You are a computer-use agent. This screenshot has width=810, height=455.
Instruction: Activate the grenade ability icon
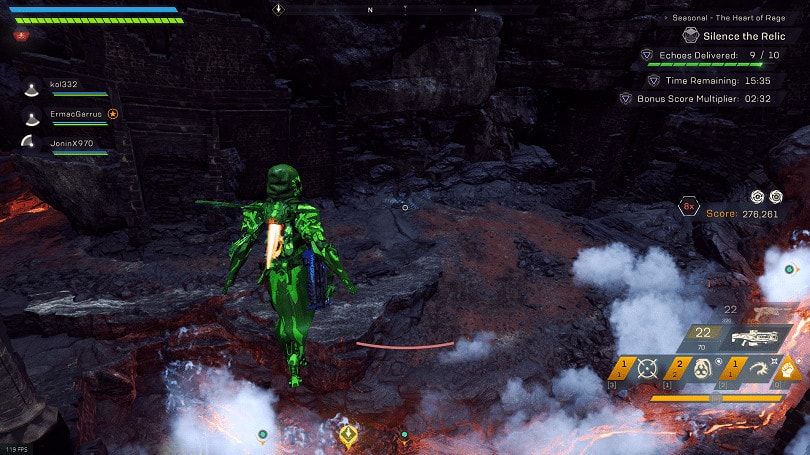coord(700,368)
